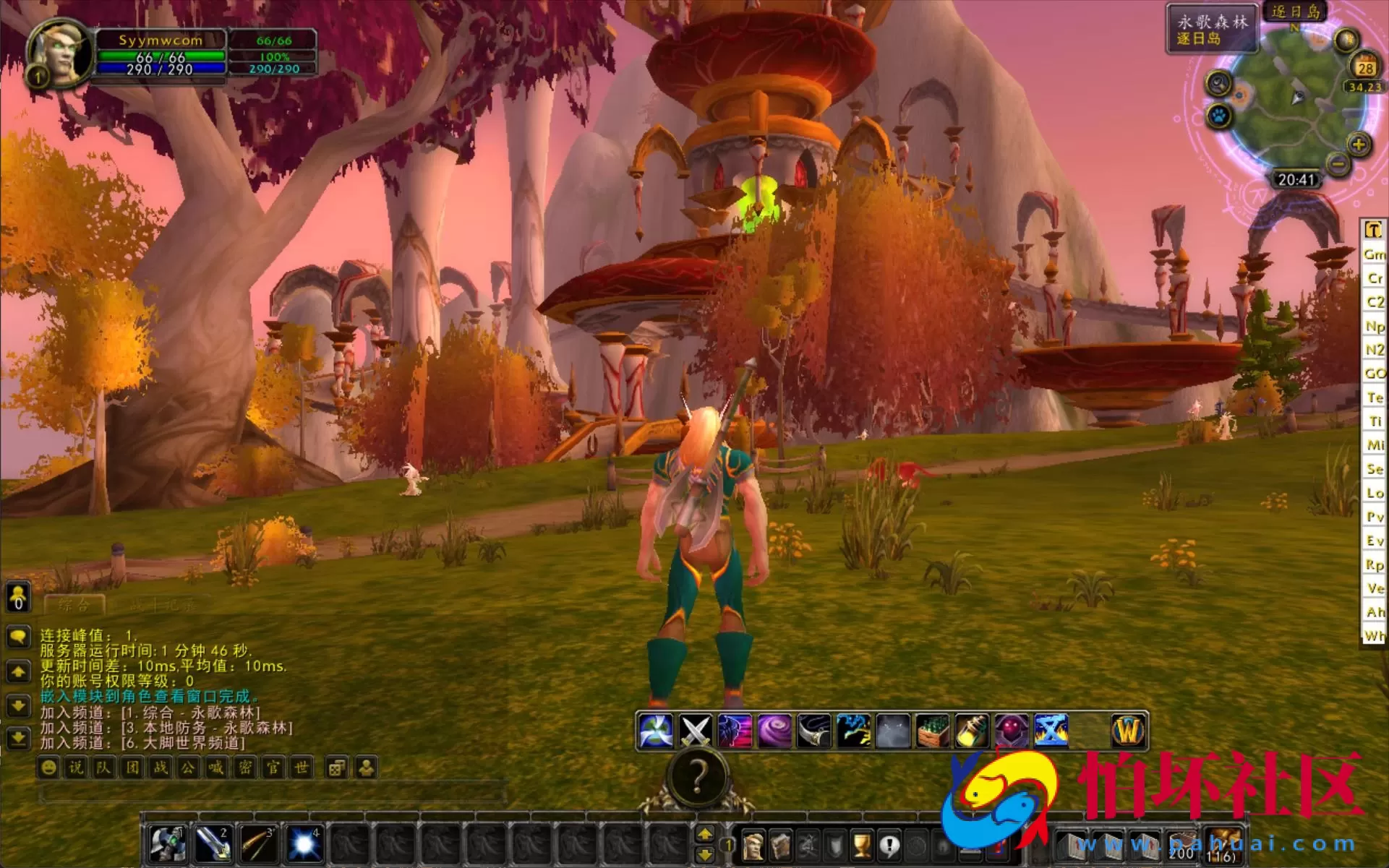Toggle the blue paw tracking icon near minimap

click(1218, 116)
